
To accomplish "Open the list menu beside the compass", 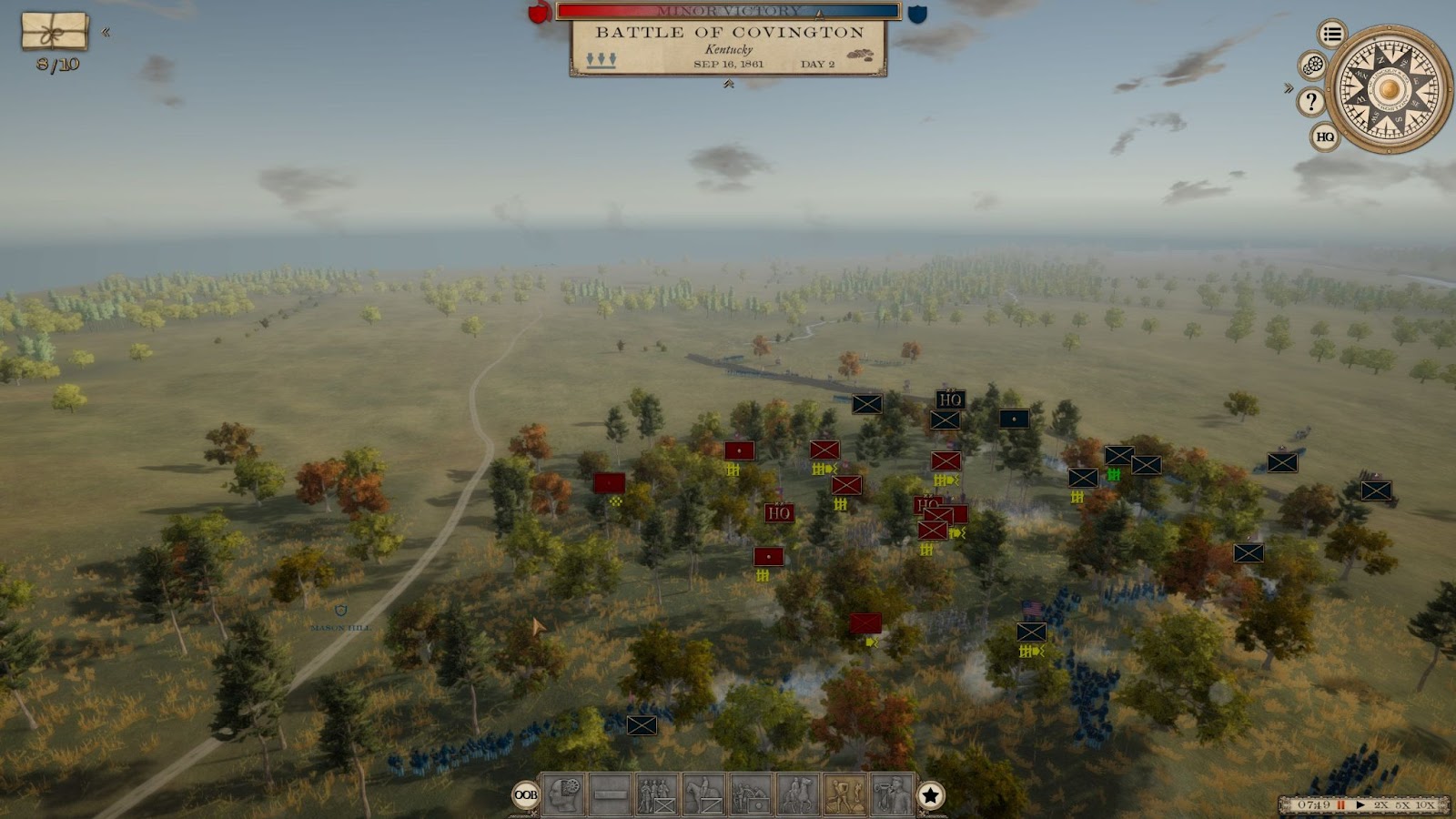I will 1332,35.
